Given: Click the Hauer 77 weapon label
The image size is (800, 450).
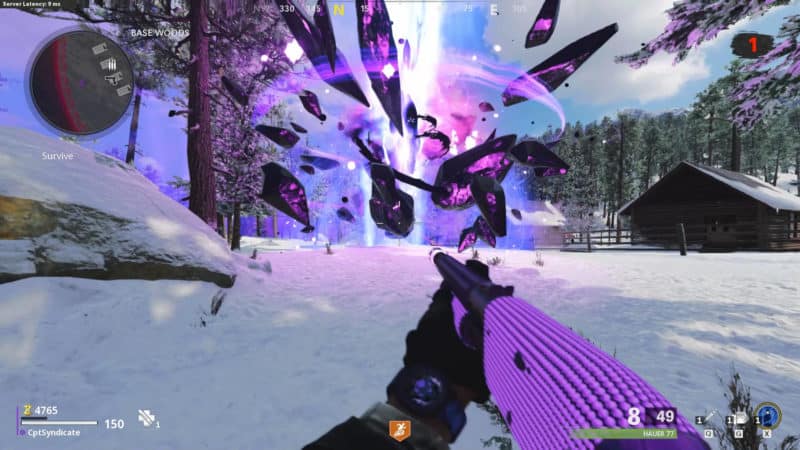Looking at the screenshot, I should pyautogui.click(x=659, y=435).
